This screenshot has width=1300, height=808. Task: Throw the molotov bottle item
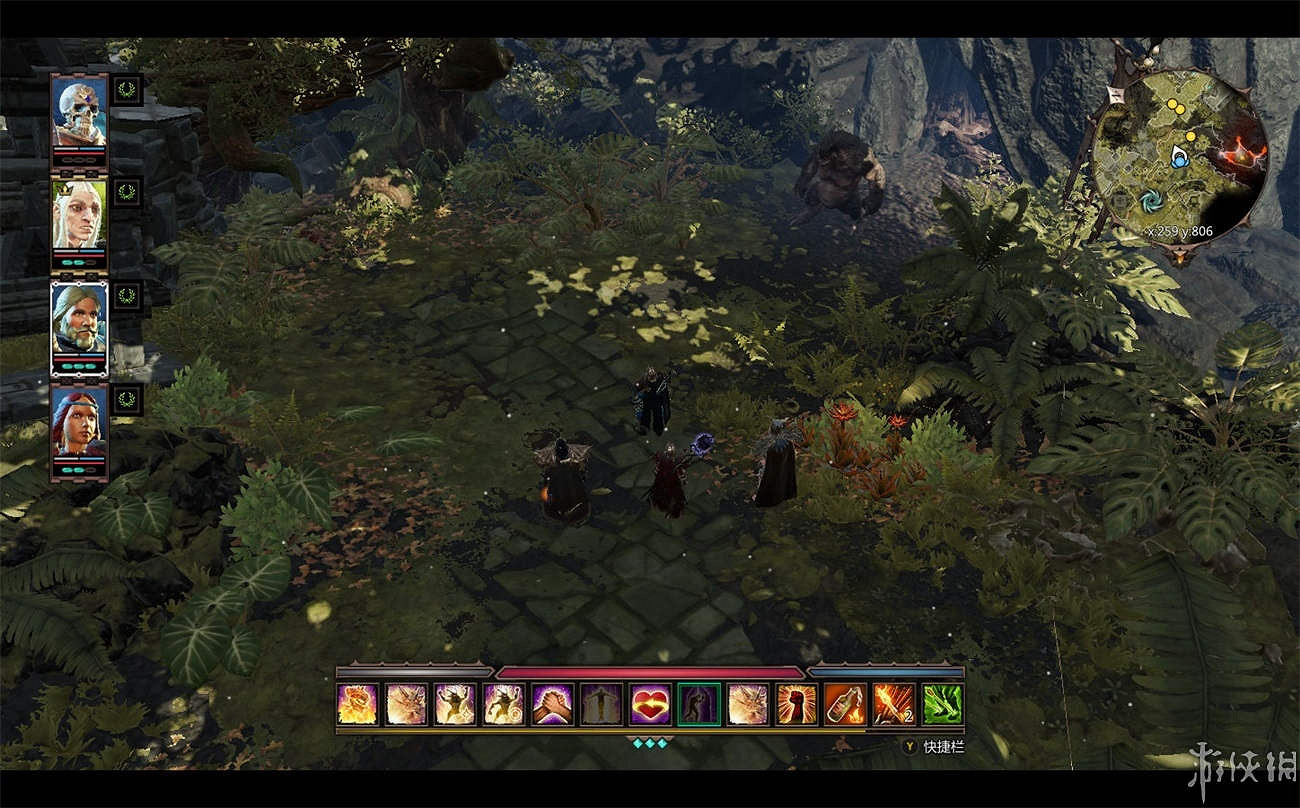pyautogui.click(x=845, y=704)
